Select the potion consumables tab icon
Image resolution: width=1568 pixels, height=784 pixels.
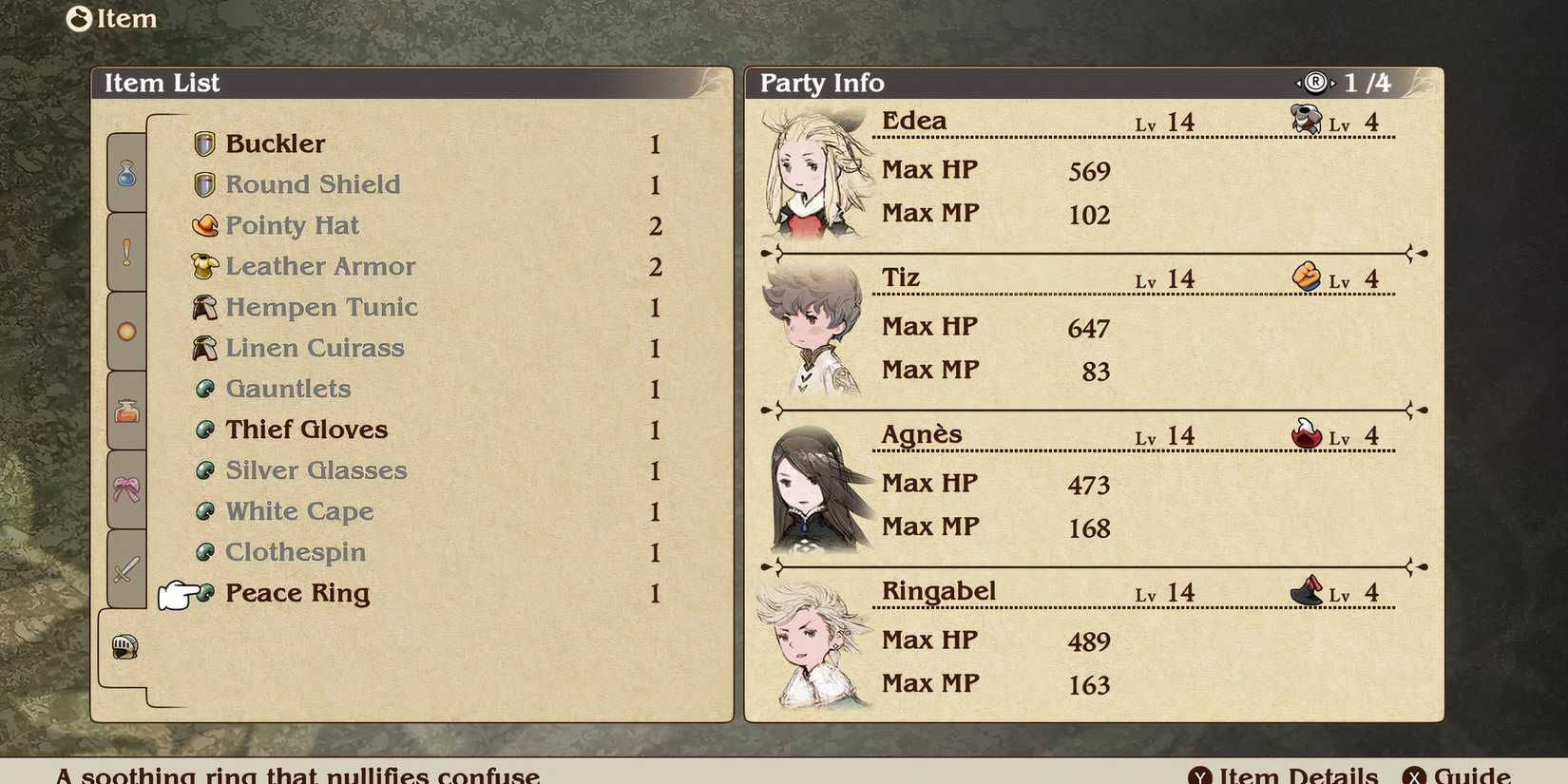(x=126, y=174)
